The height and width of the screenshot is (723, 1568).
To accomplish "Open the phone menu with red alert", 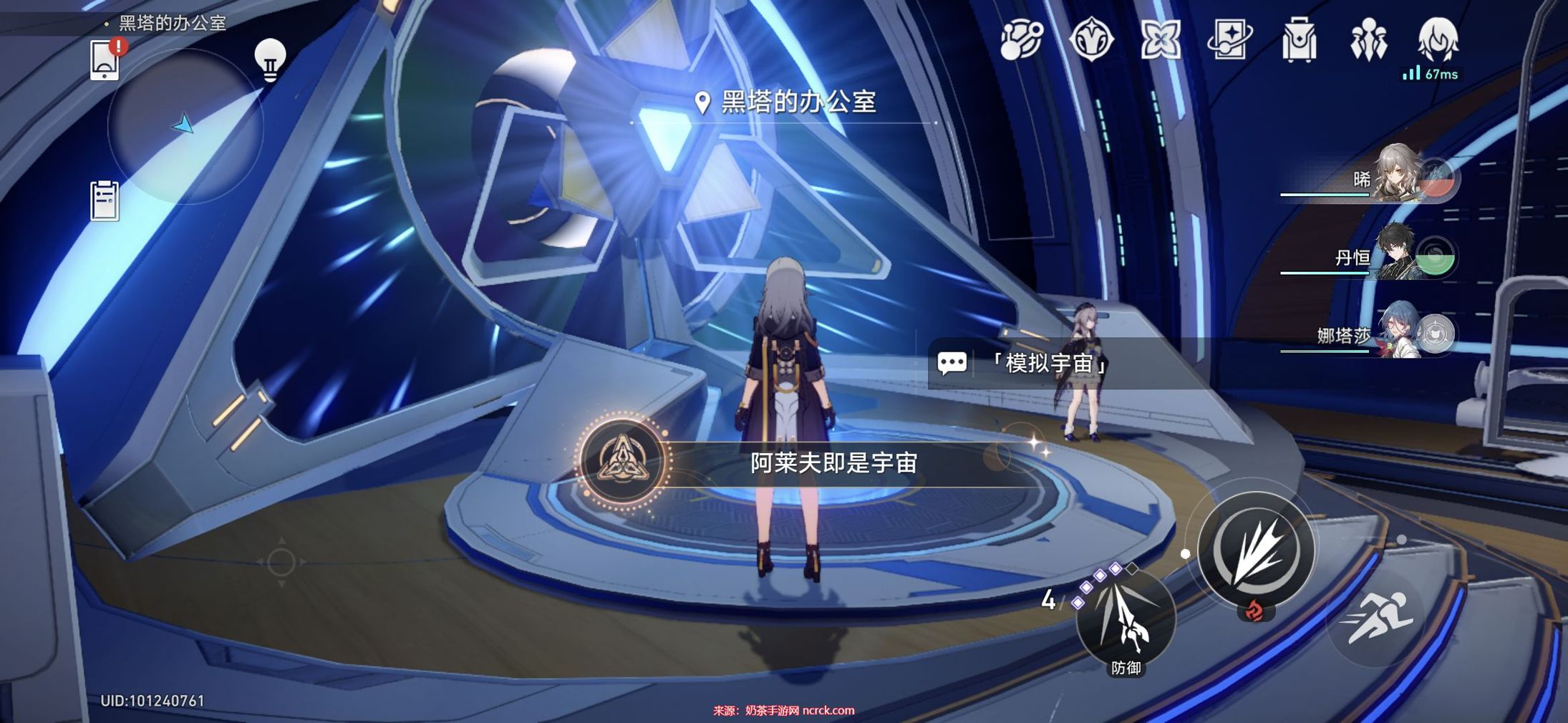I will (105, 60).
